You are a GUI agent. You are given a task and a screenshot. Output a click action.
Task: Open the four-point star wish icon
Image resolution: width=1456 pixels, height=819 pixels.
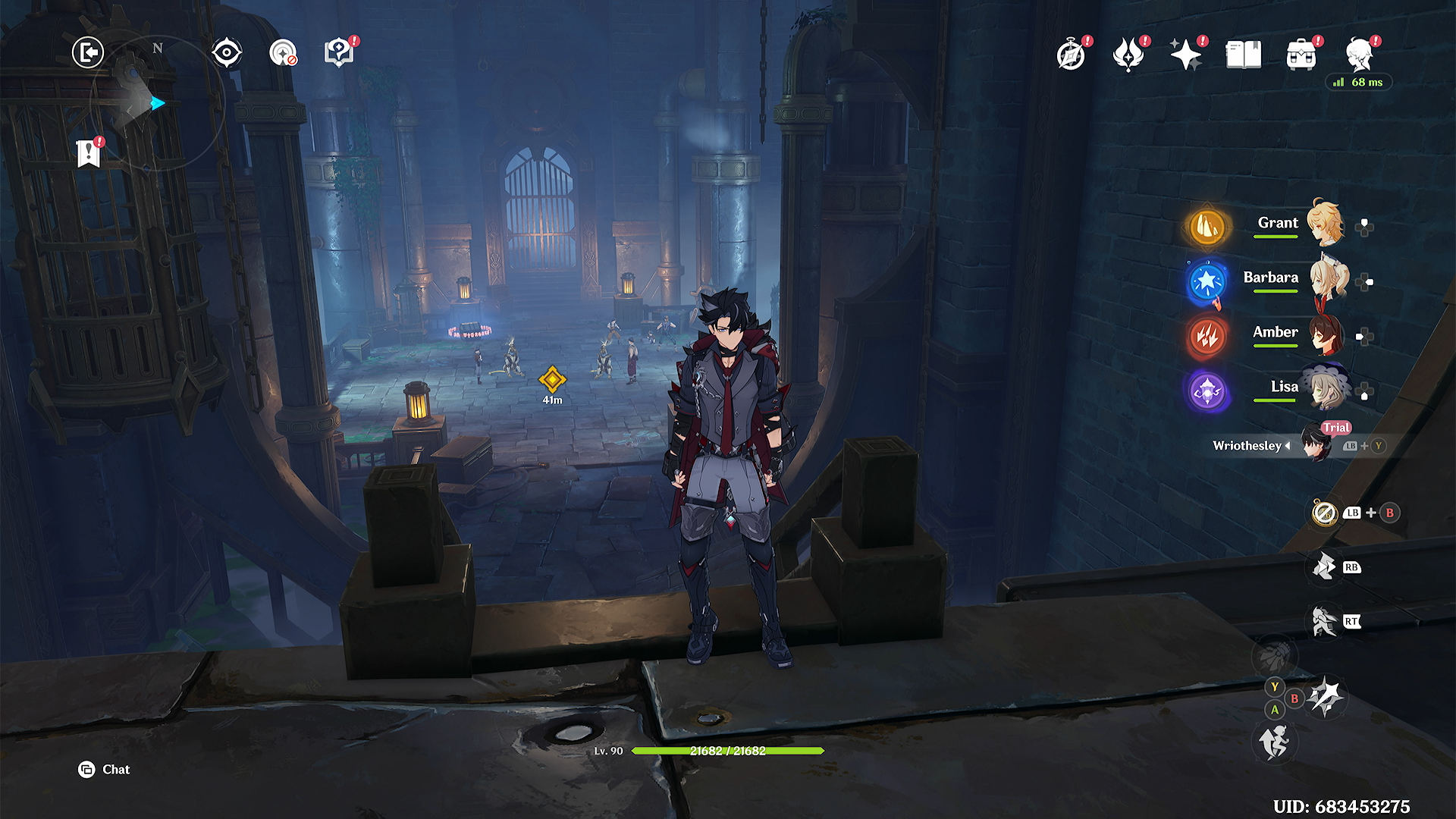click(x=1186, y=55)
